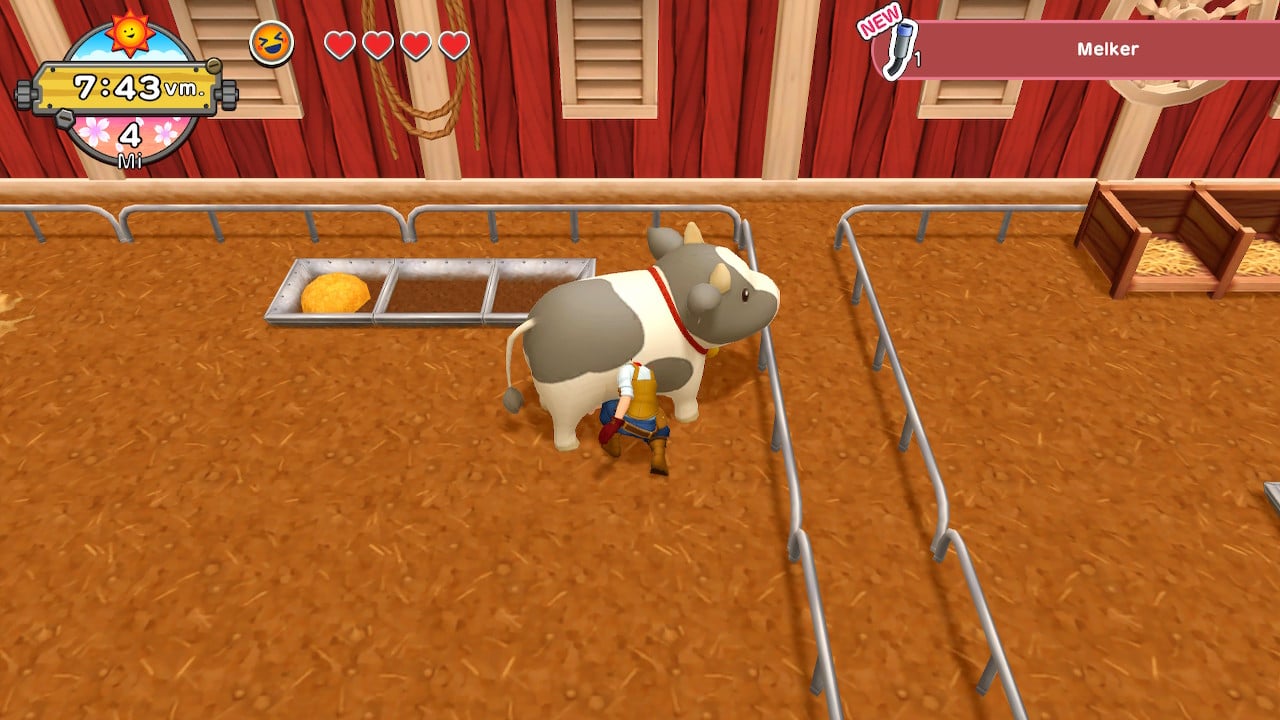Click the milker tool icon
The image size is (1280, 720).
903,49
